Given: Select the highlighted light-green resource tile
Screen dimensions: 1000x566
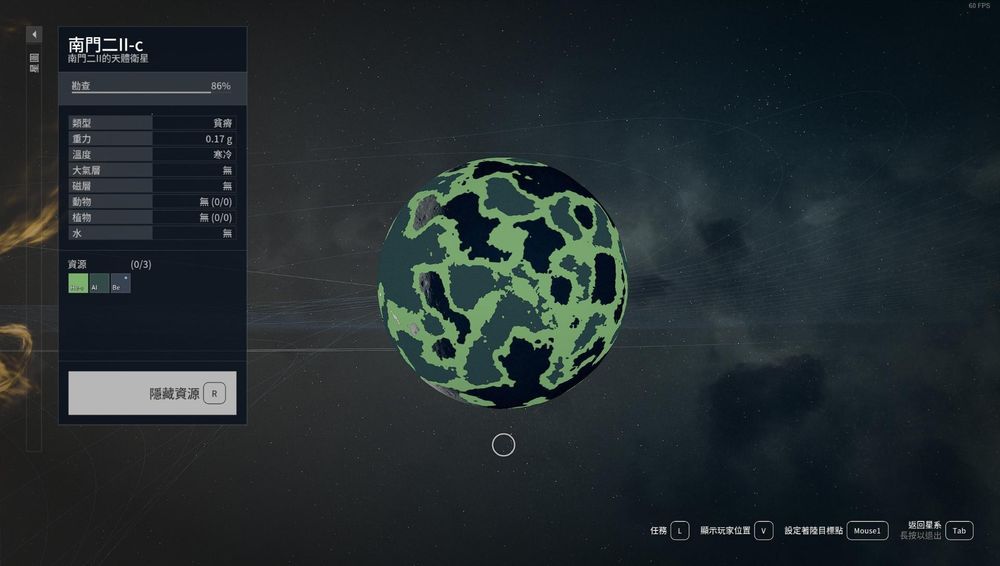Looking at the screenshot, I should [x=78, y=284].
